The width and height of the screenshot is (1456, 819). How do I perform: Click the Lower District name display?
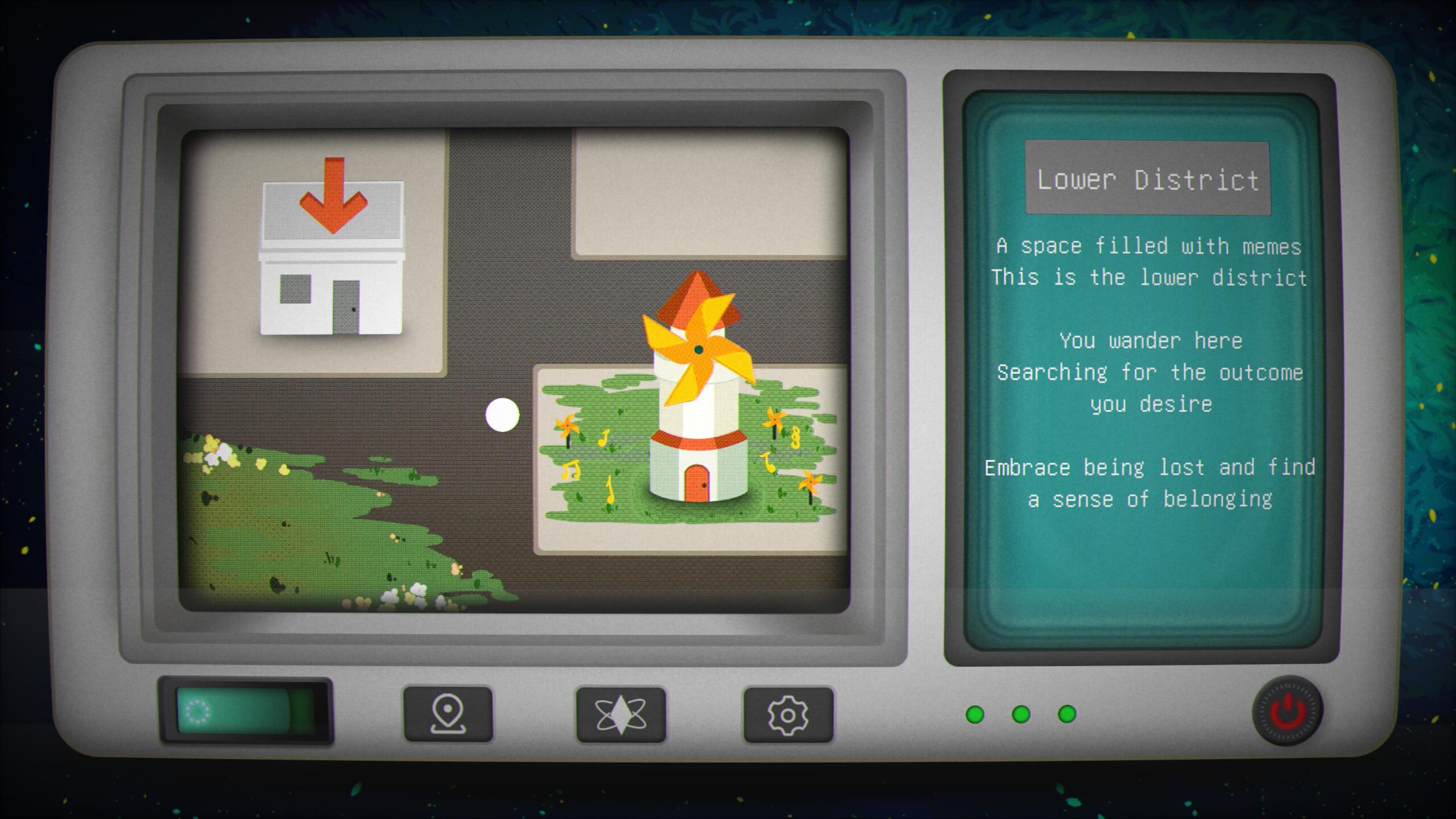pos(1147,181)
